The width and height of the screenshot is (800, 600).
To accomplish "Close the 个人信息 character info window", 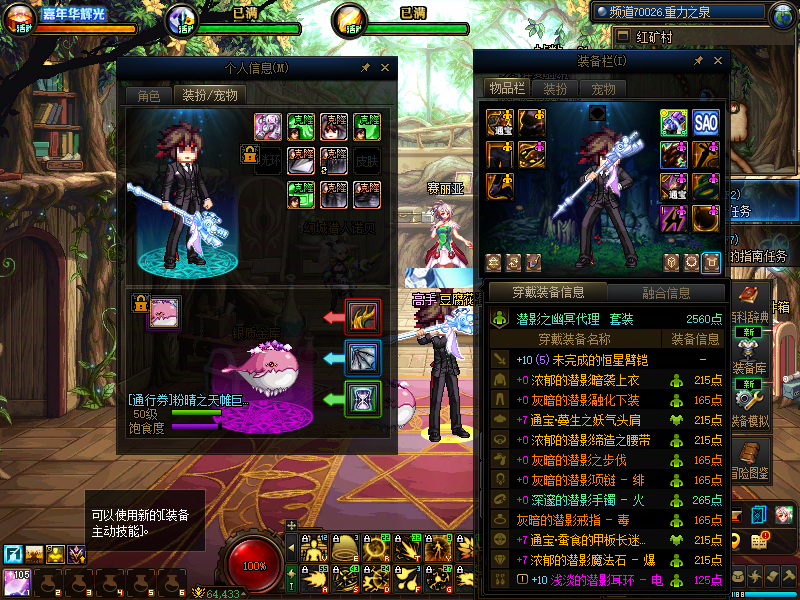I will (x=383, y=67).
